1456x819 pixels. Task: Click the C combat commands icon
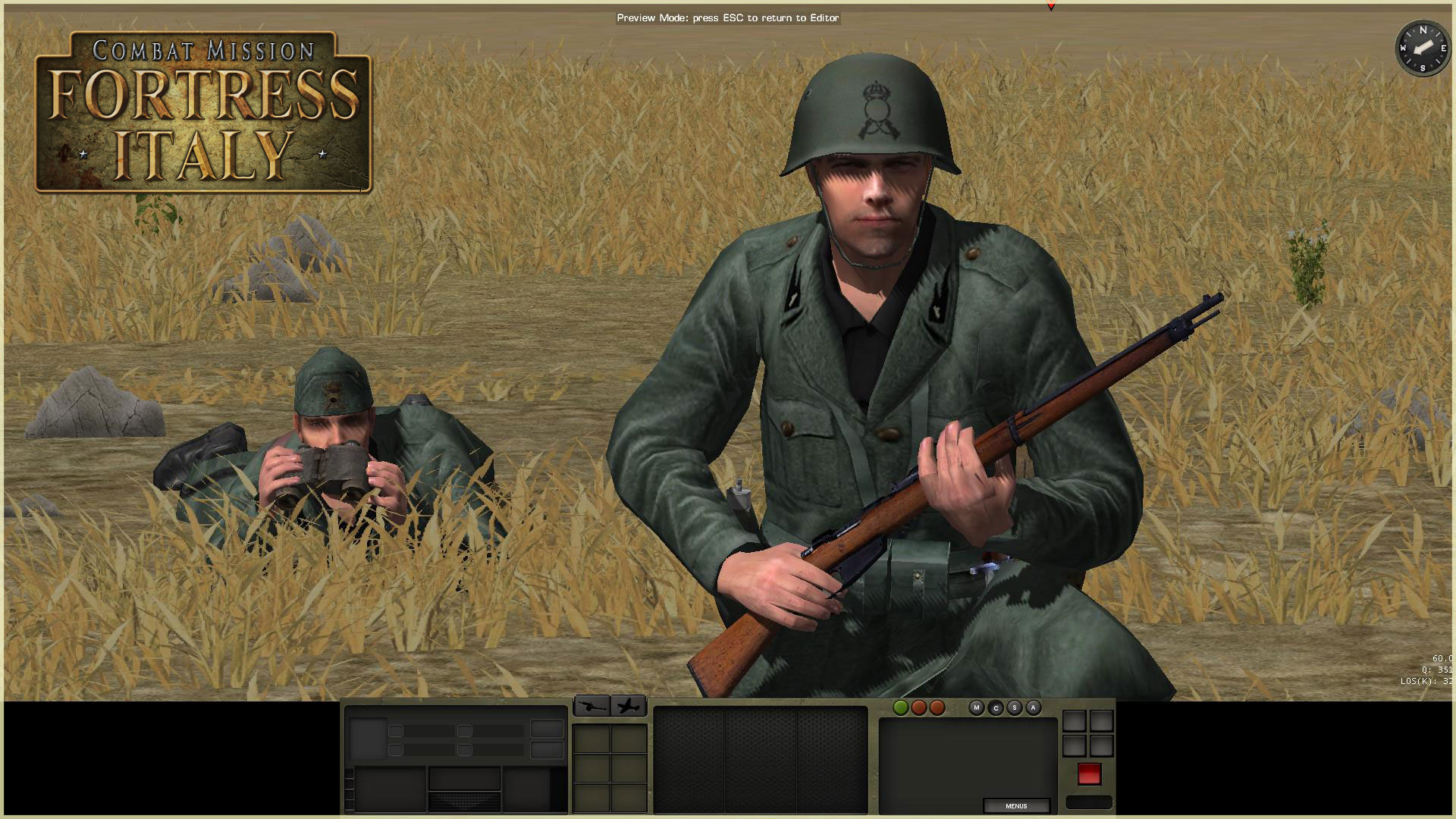pyautogui.click(x=996, y=707)
